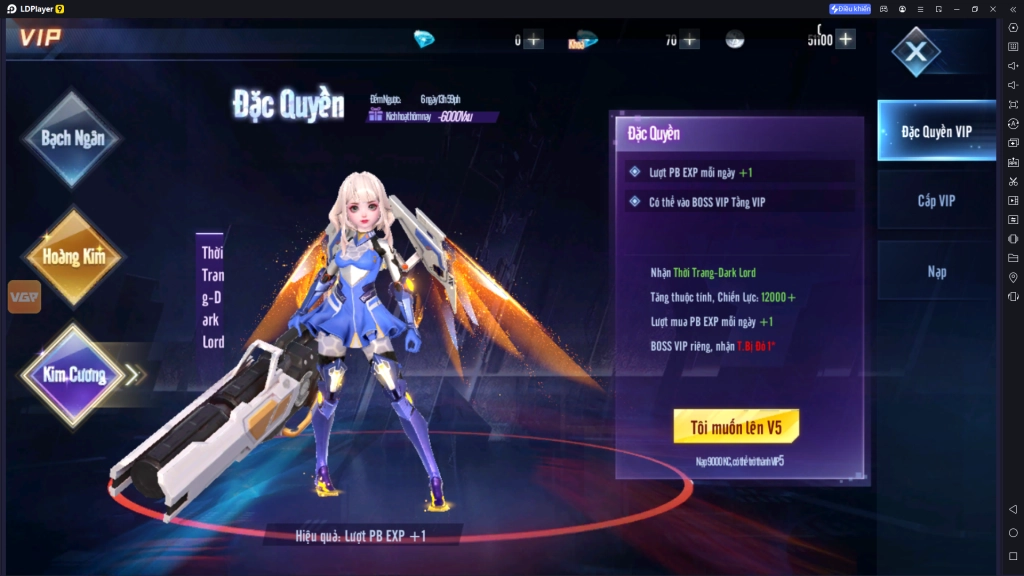The image size is (1024, 576).
Task: Switch to the Đặc Quyền VIP tab
Action: (x=935, y=131)
